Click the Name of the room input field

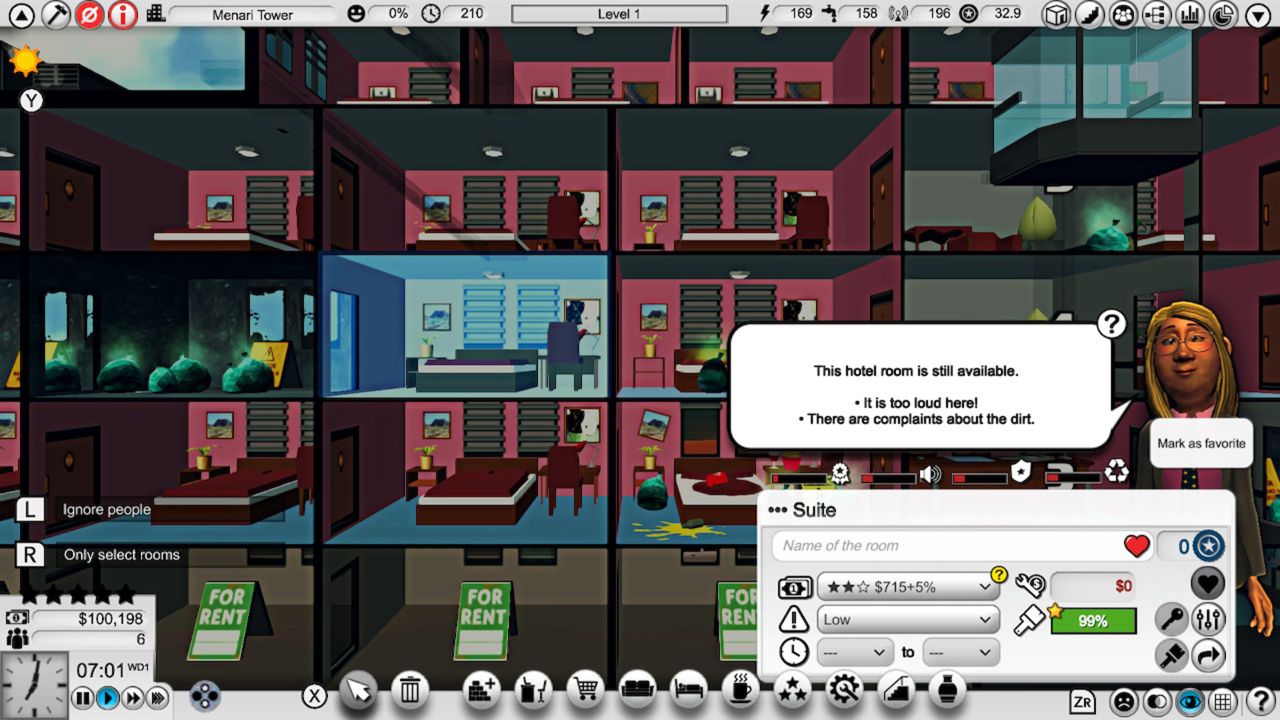click(940, 546)
